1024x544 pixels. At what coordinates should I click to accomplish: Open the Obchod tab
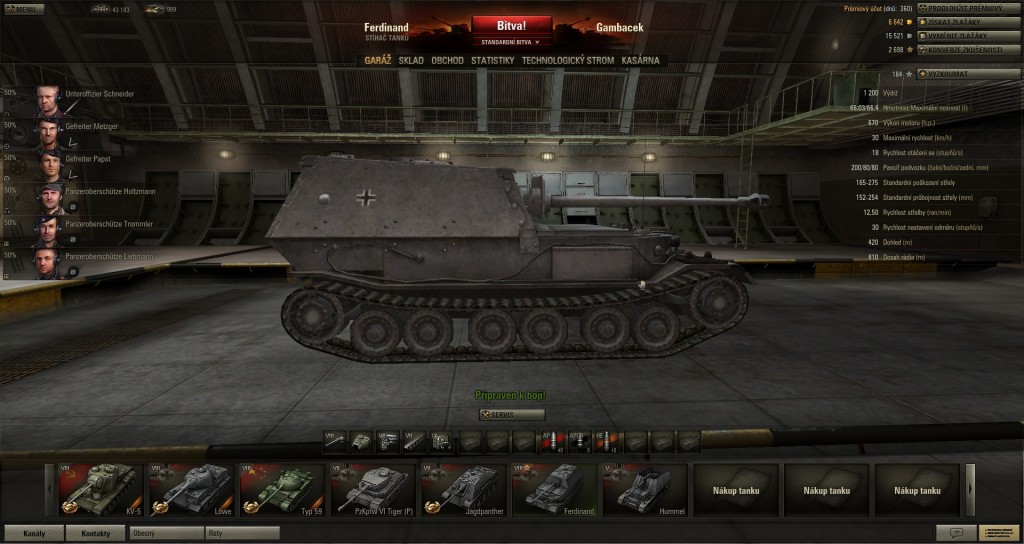(447, 61)
